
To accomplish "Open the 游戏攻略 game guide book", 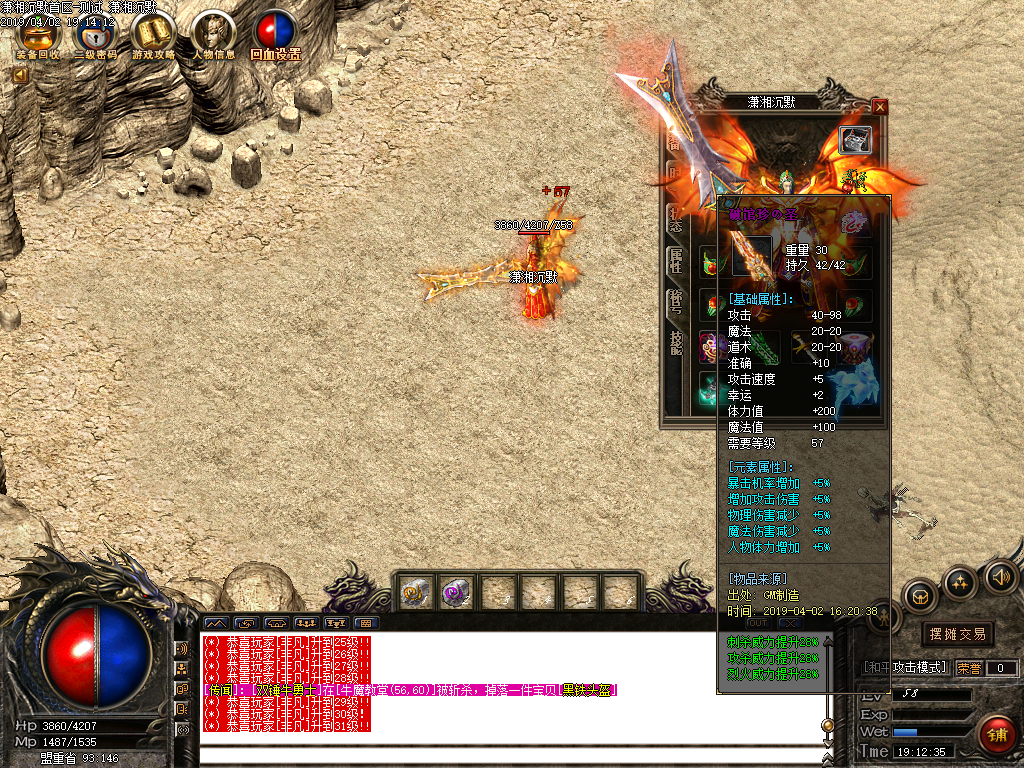I will pos(154,37).
